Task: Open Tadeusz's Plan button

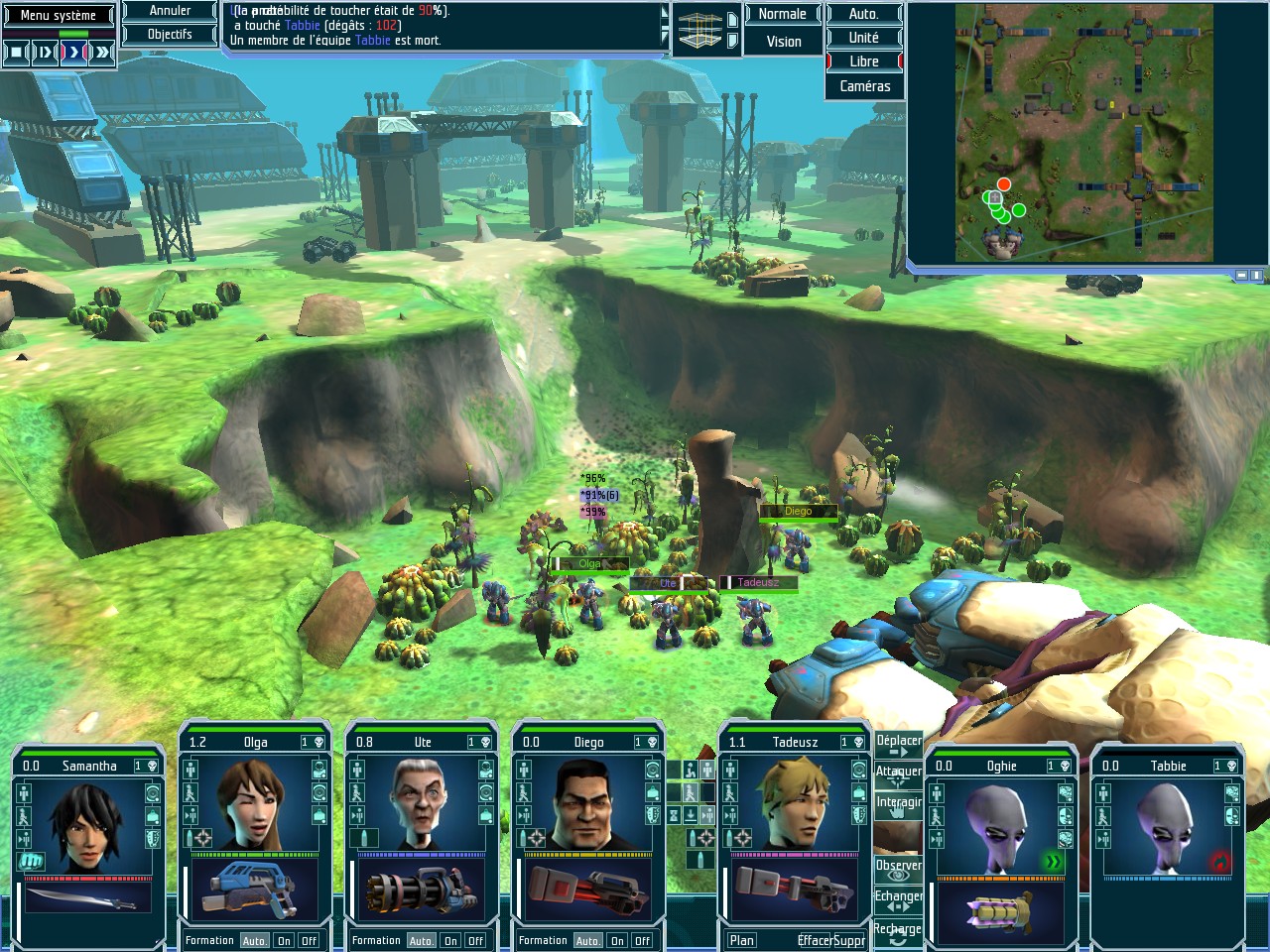Action: pyautogui.click(x=742, y=940)
